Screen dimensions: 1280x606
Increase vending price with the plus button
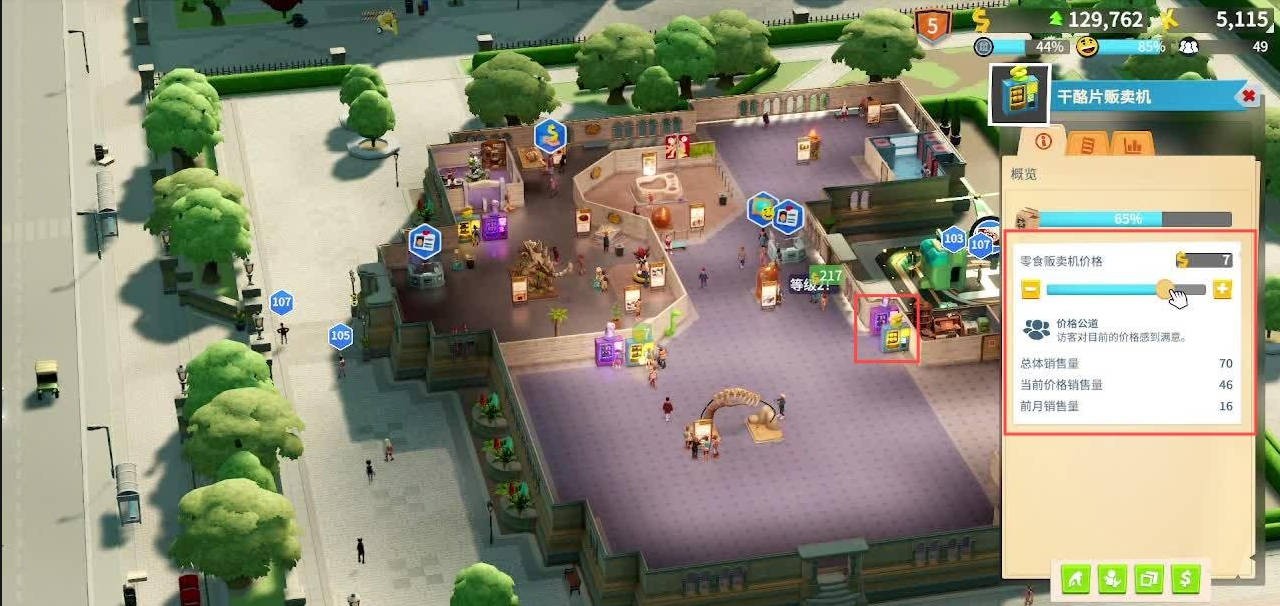coord(1222,290)
